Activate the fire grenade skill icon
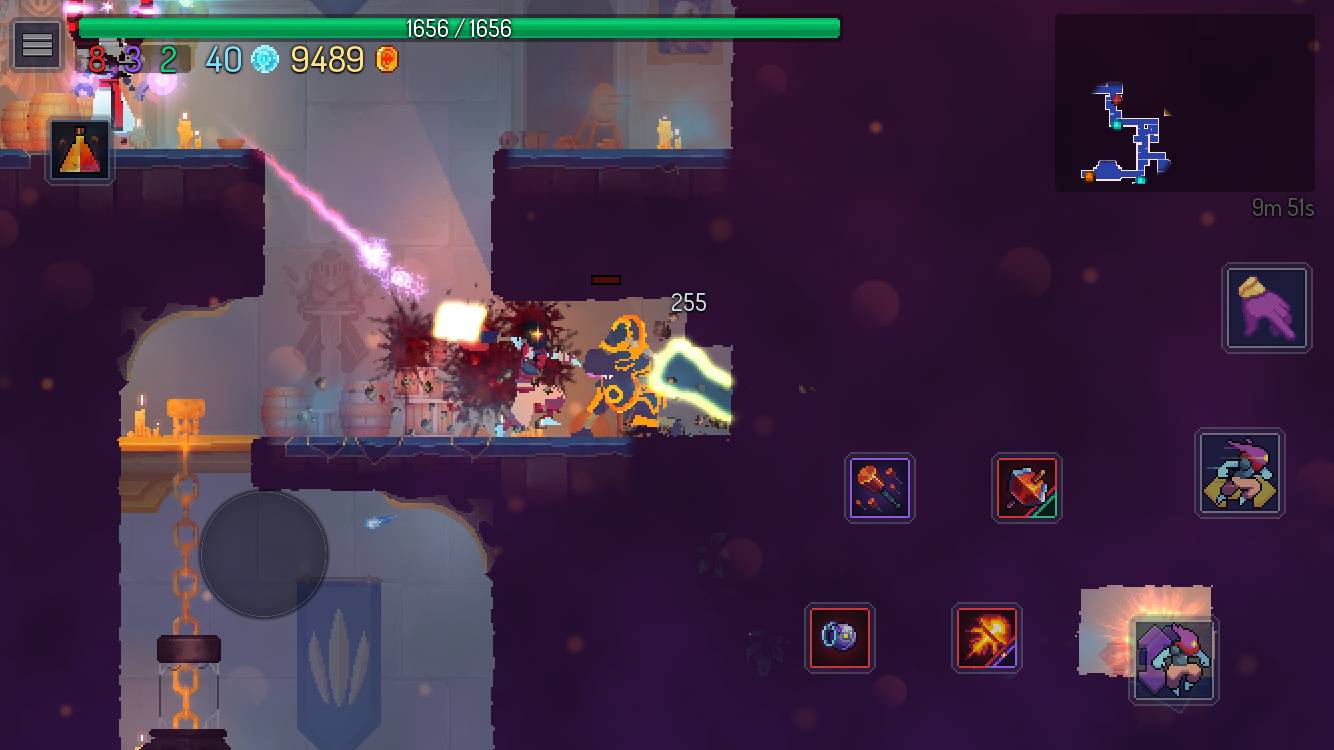The image size is (1334, 750). (x=988, y=638)
